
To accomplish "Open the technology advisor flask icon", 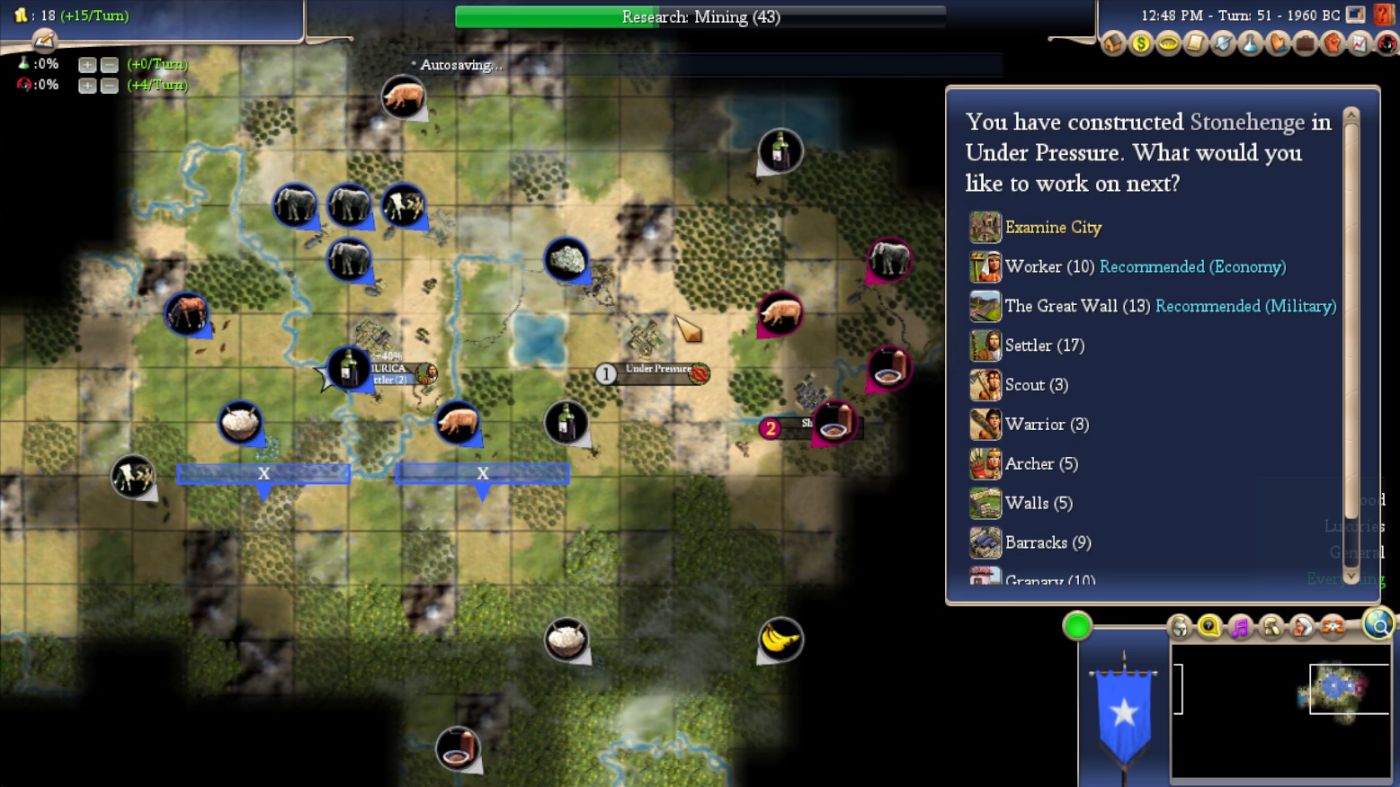I will pos(1251,44).
